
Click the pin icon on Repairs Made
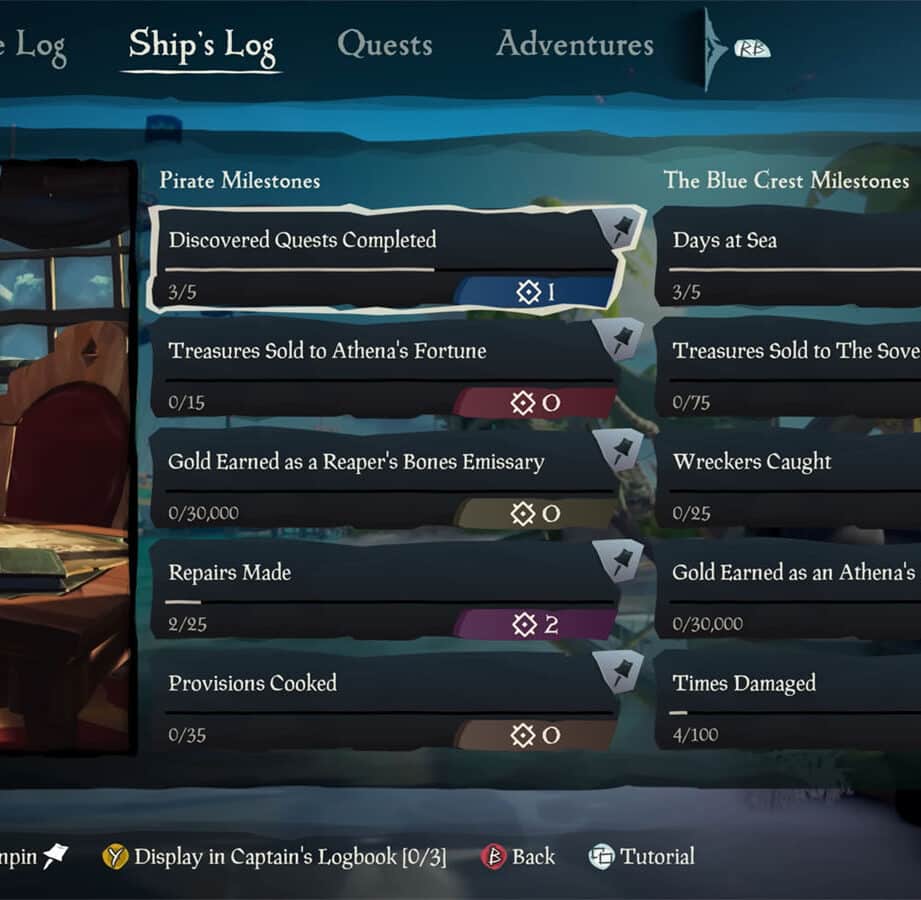coord(620,562)
